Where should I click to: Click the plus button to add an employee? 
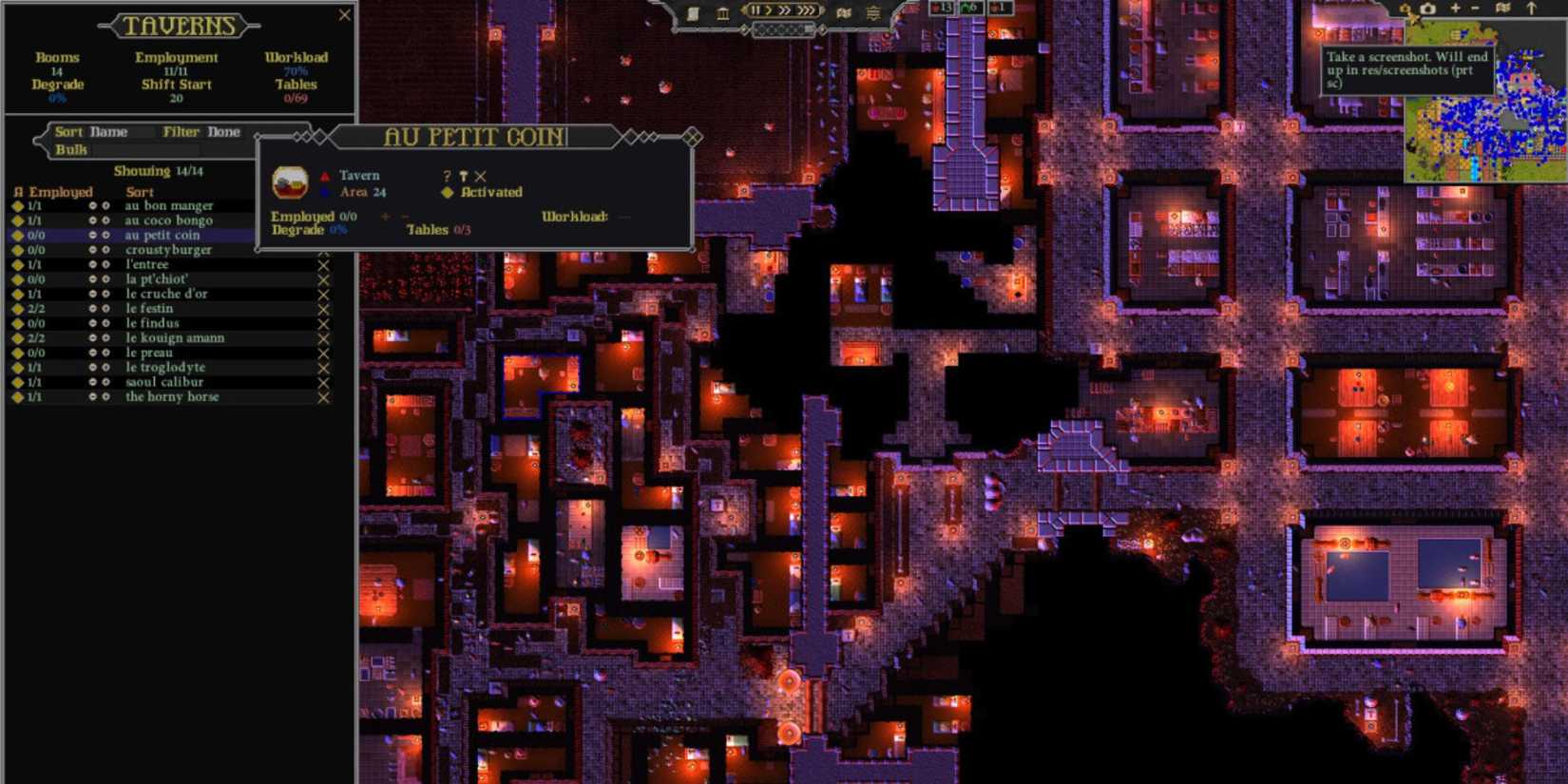tap(384, 217)
